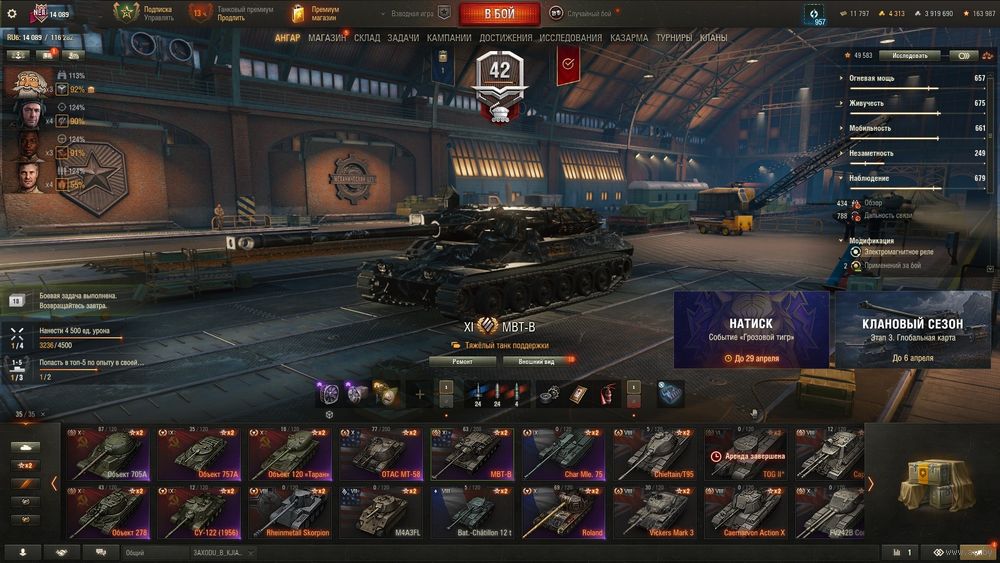Image resolution: width=1000 pixels, height=563 pixels.
Task: Start battle with the В БОЙ button
Action: (499, 14)
